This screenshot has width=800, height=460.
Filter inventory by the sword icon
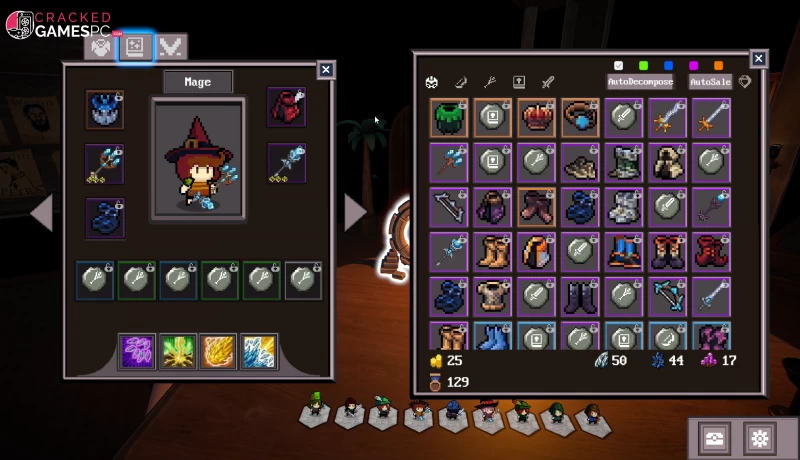click(x=547, y=82)
